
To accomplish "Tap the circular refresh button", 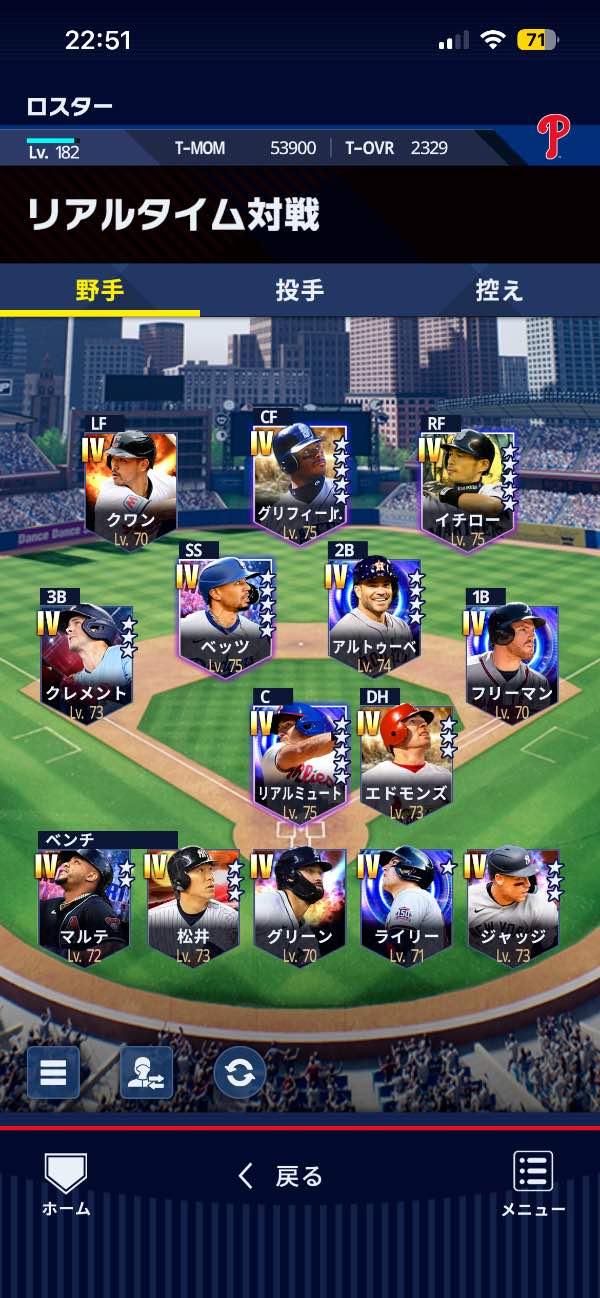I will pos(240,1073).
